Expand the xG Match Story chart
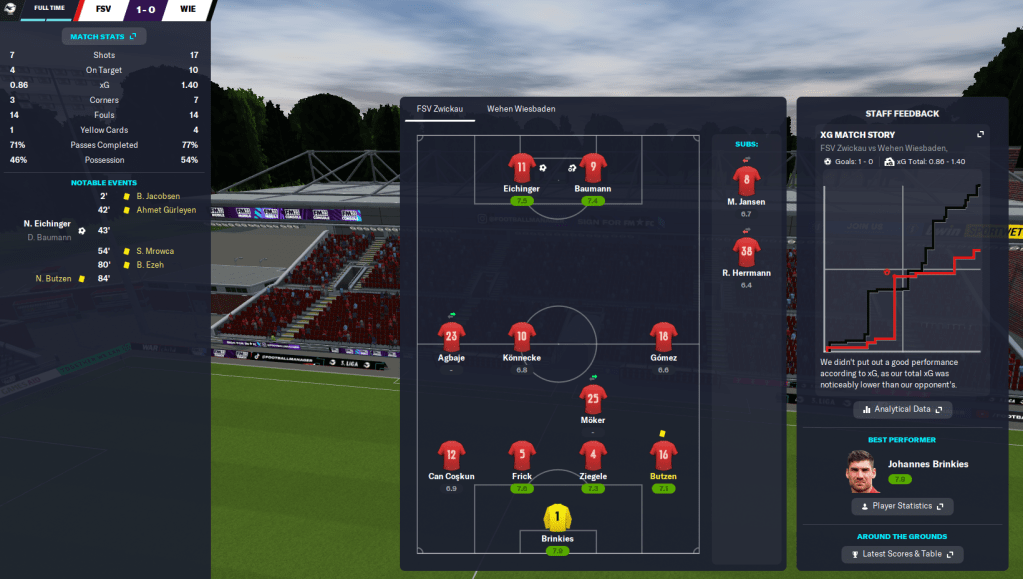The height and width of the screenshot is (579, 1023). tap(980, 135)
